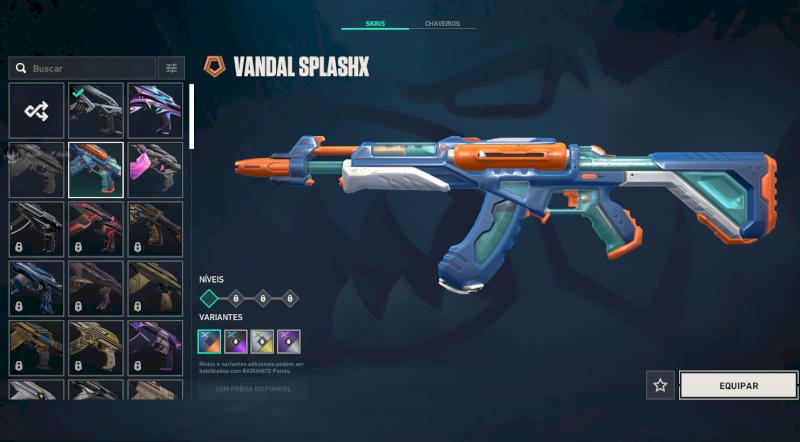This screenshot has height=442, width=800.
Task: Click the skin list scrollbar
Action: 191,117
